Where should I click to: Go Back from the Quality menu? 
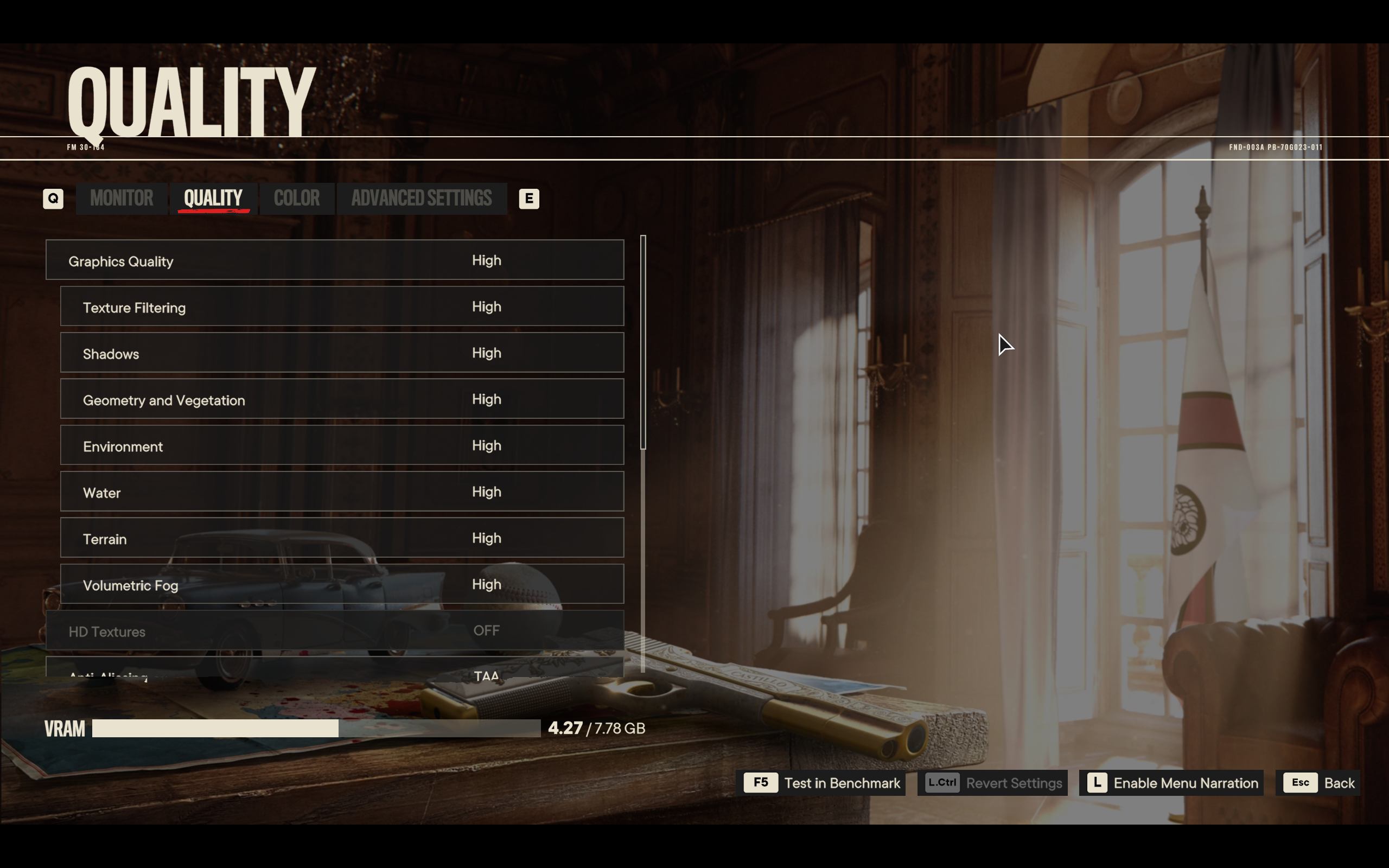point(1318,783)
